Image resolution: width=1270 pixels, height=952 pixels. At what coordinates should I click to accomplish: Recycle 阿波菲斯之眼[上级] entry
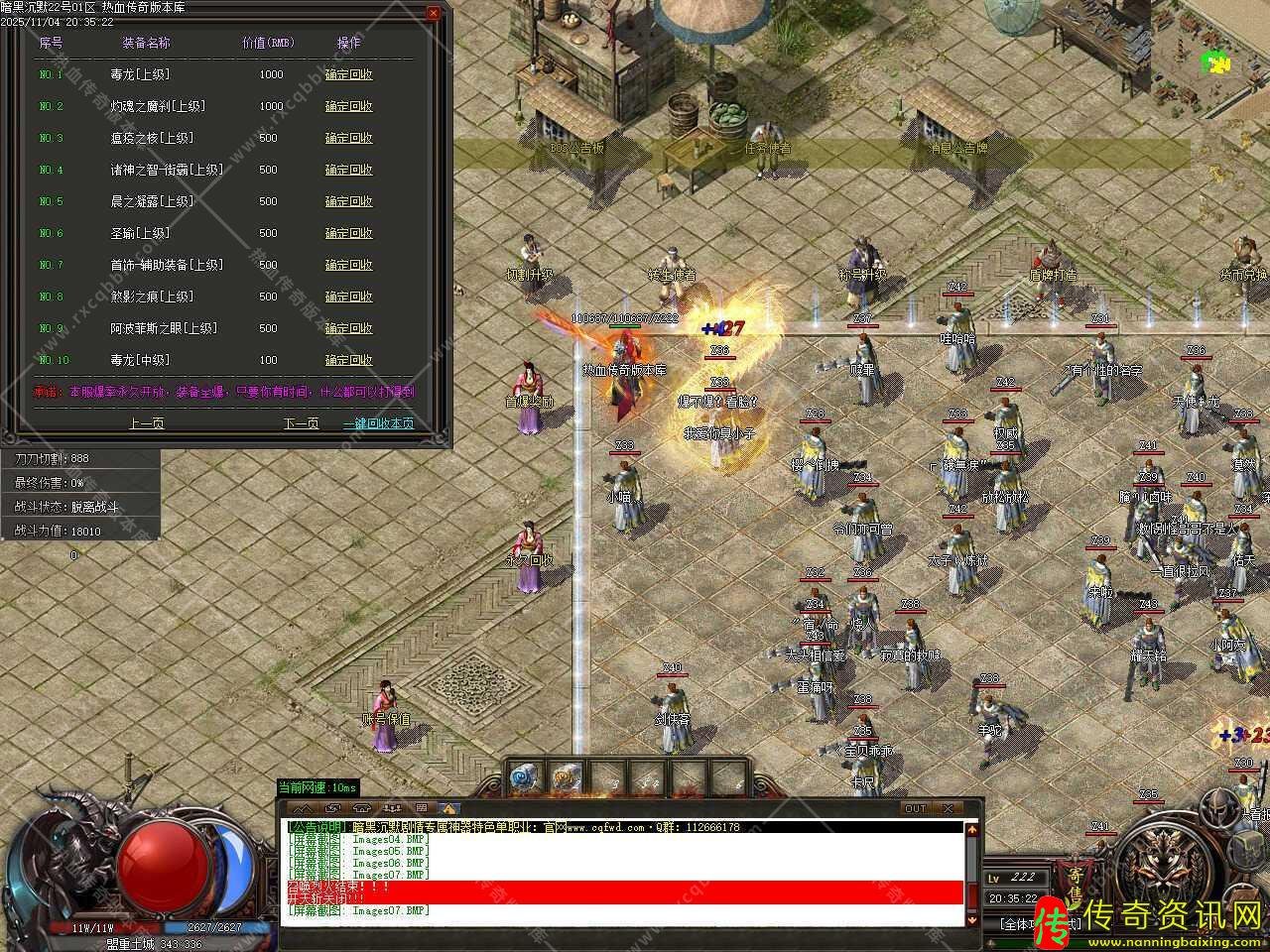tap(348, 328)
